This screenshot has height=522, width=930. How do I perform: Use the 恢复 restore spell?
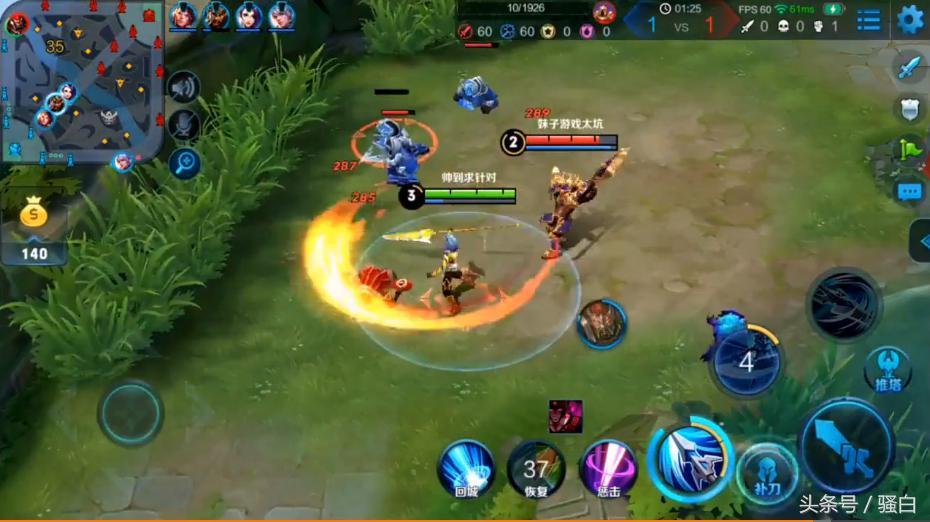click(x=536, y=467)
